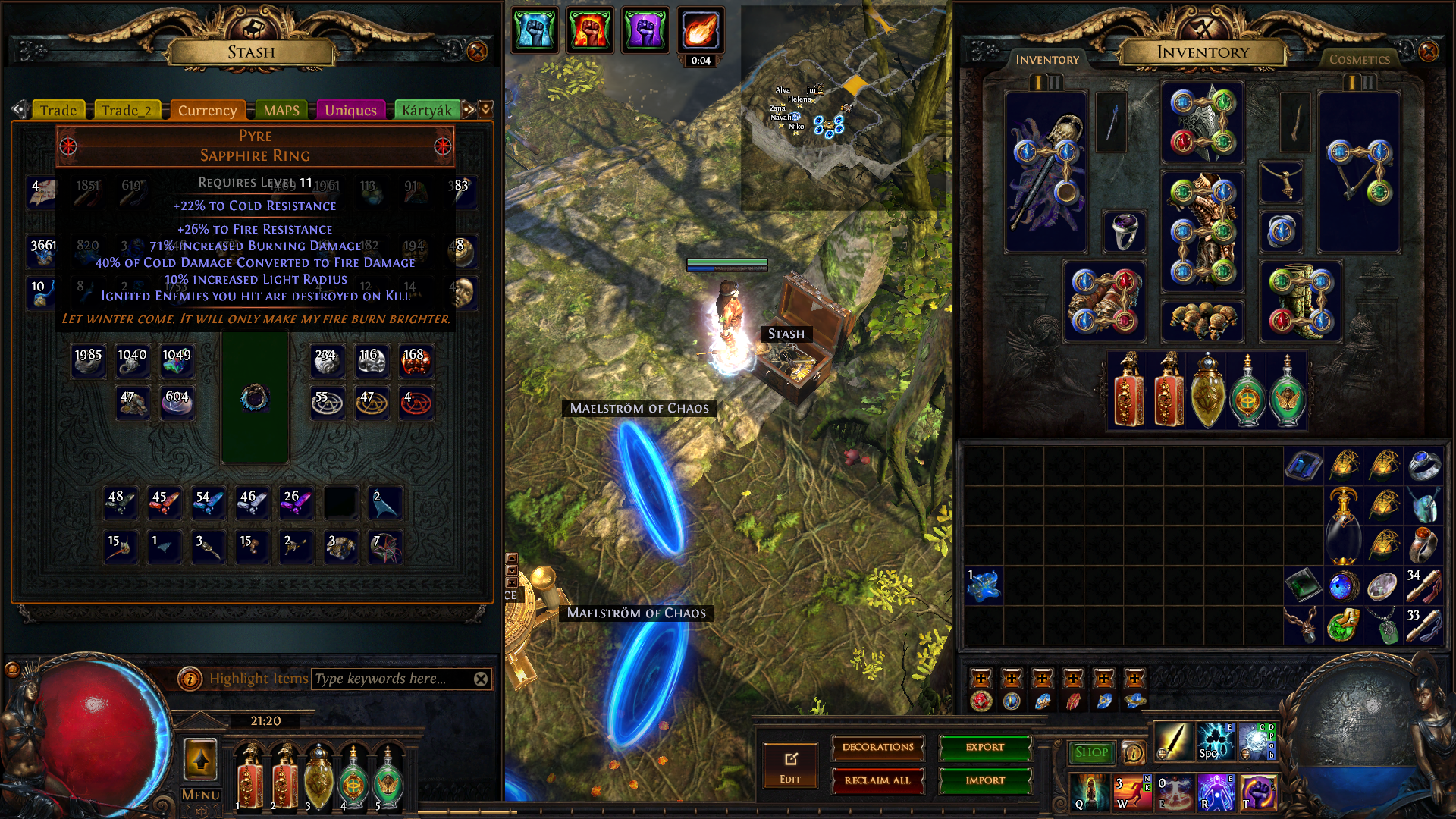Import a hideout layout

click(985, 780)
